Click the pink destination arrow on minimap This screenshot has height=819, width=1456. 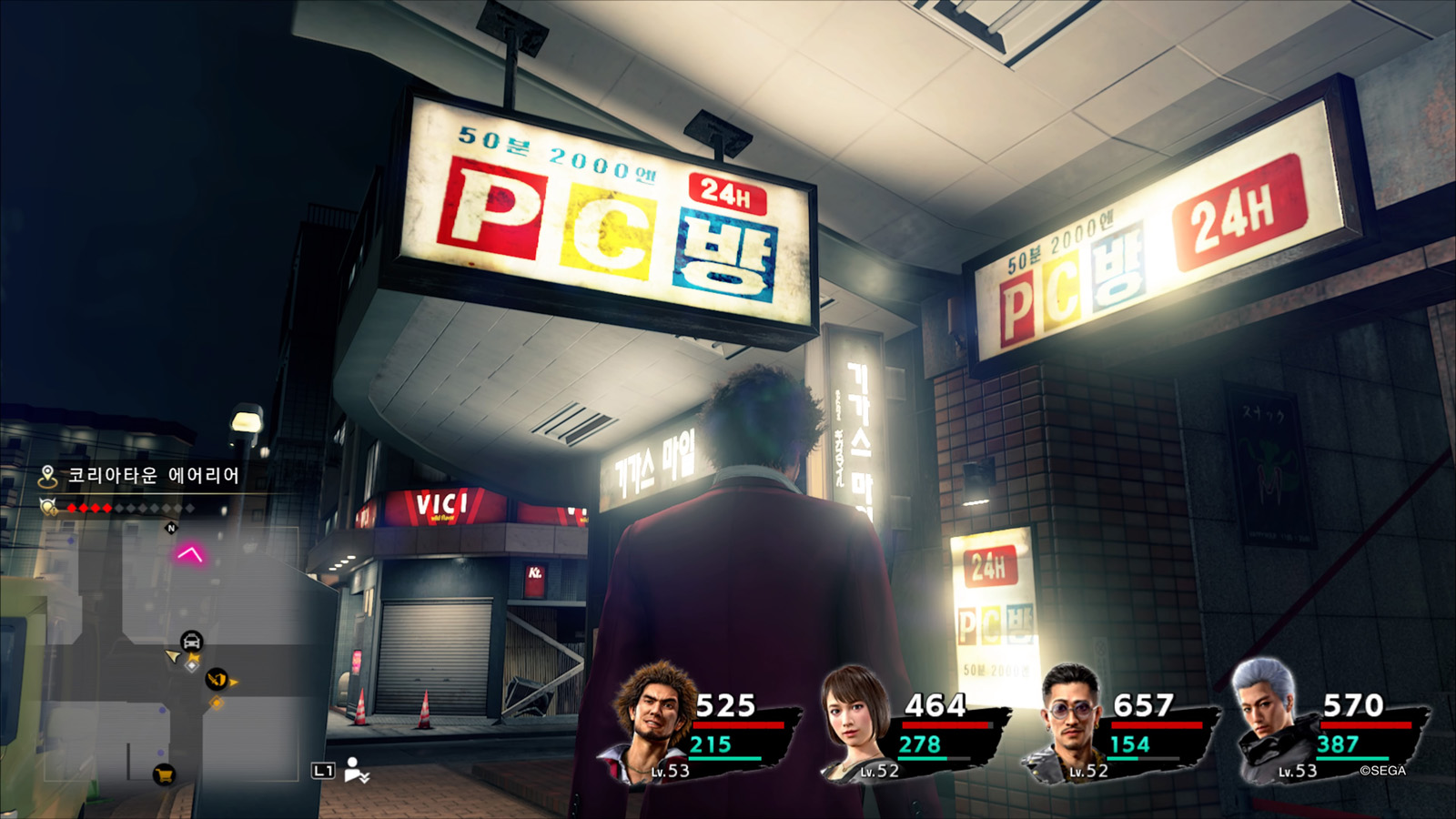(x=189, y=552)
